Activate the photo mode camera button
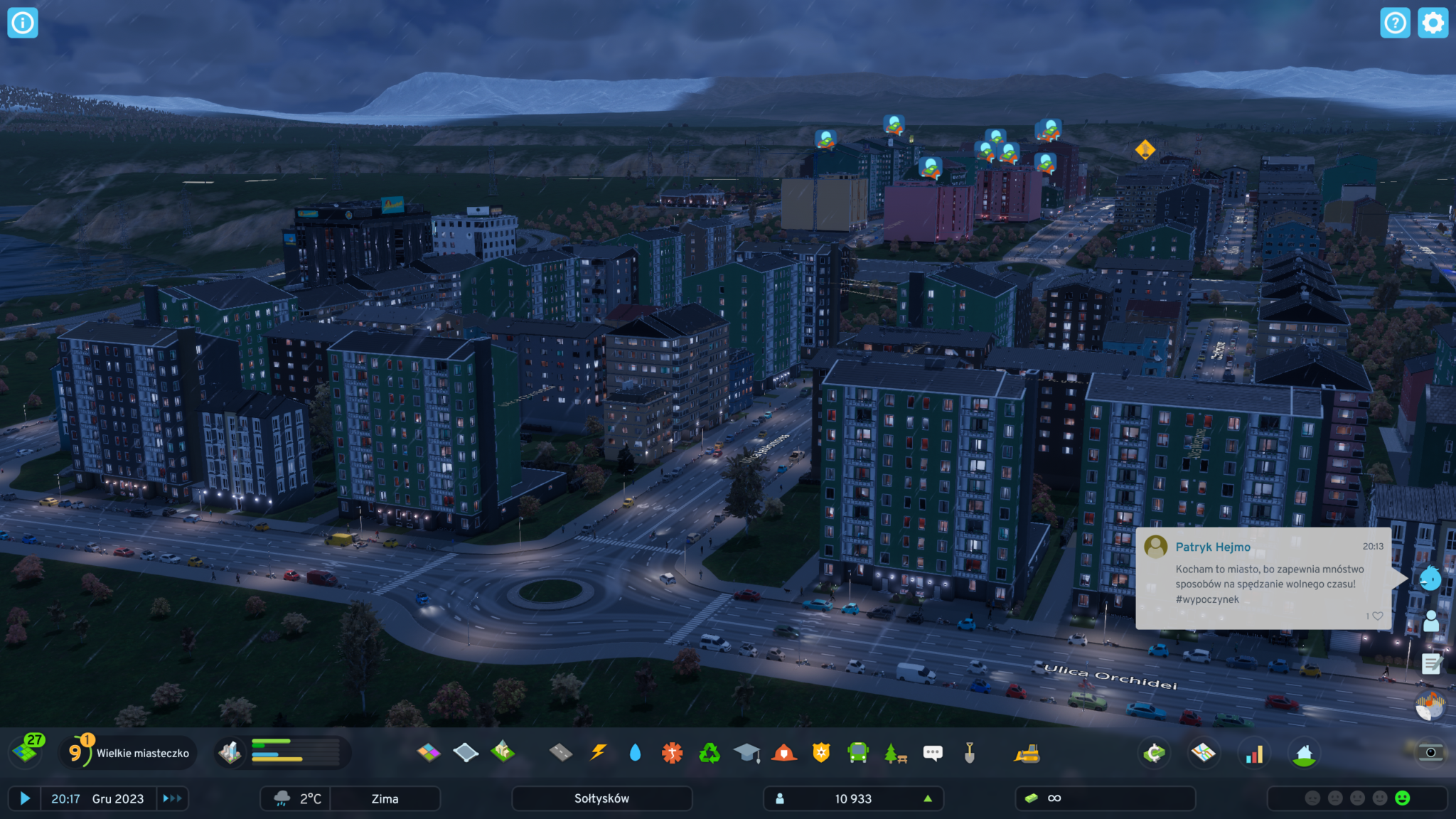The width and height of the screenshot is (1456, 819). point(1430,752)
